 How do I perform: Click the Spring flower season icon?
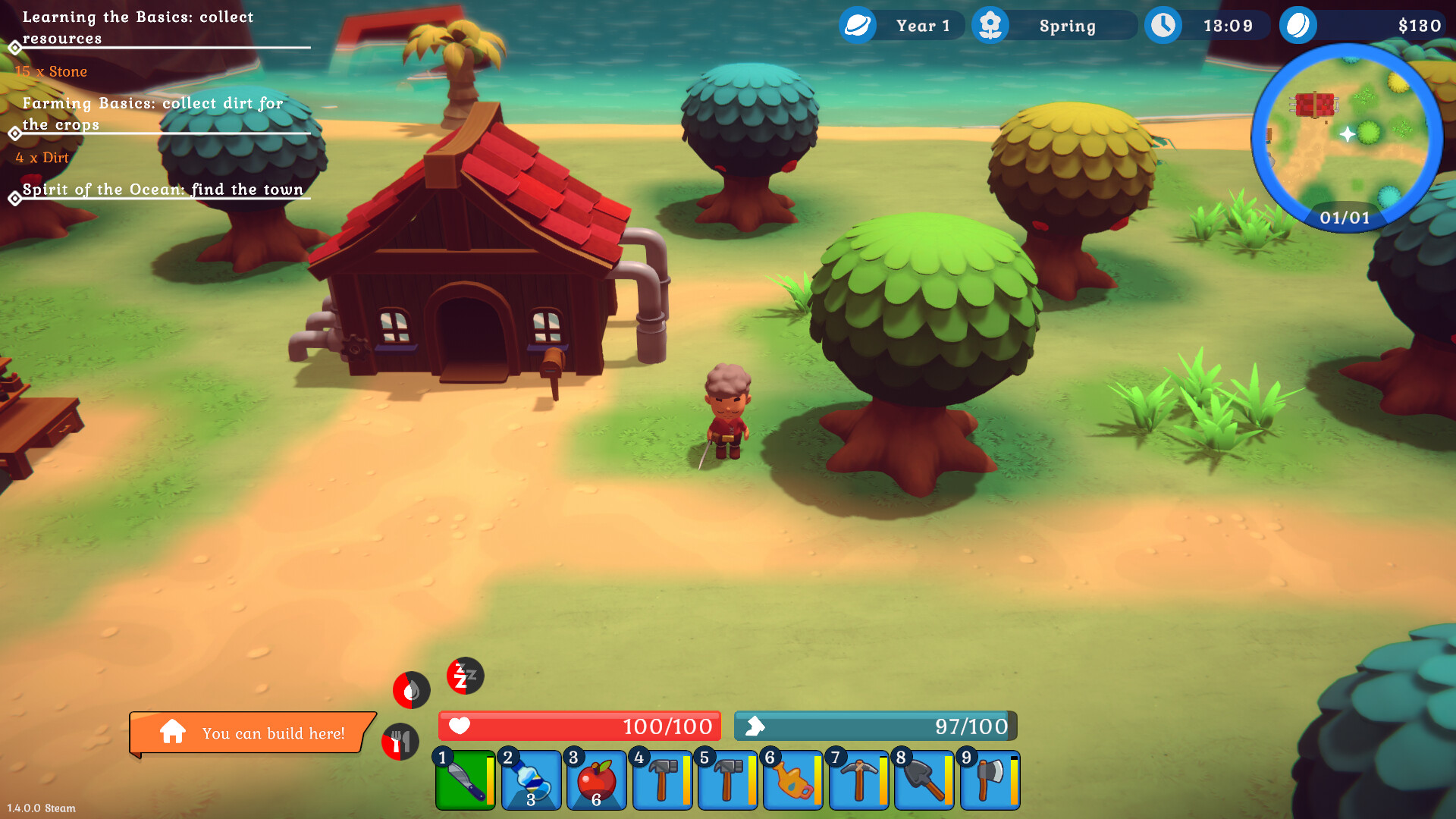tap(990, 25)
